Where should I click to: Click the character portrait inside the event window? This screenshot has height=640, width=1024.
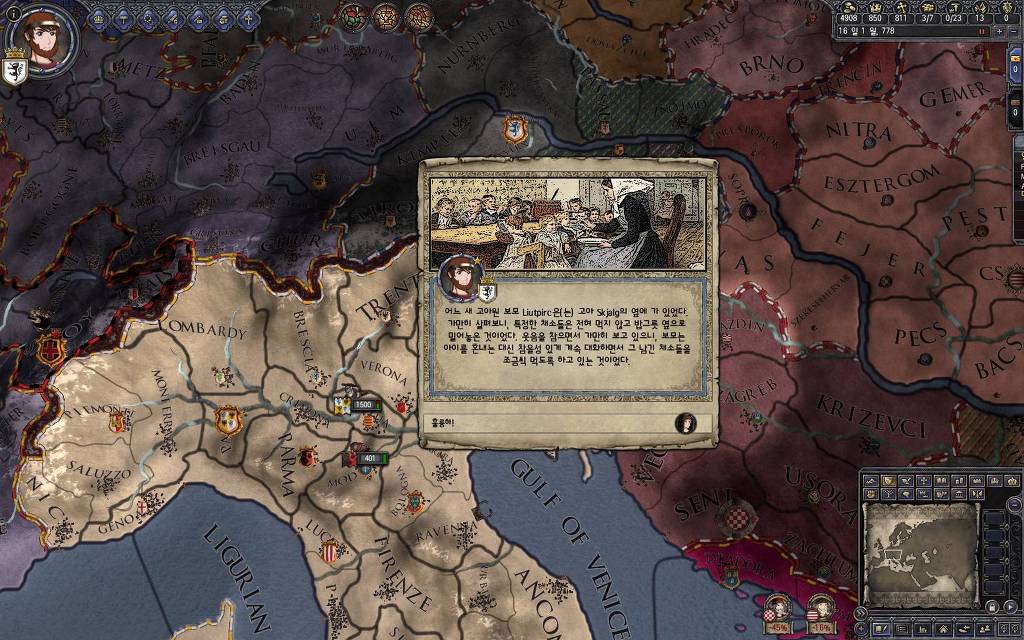point(461,277)
